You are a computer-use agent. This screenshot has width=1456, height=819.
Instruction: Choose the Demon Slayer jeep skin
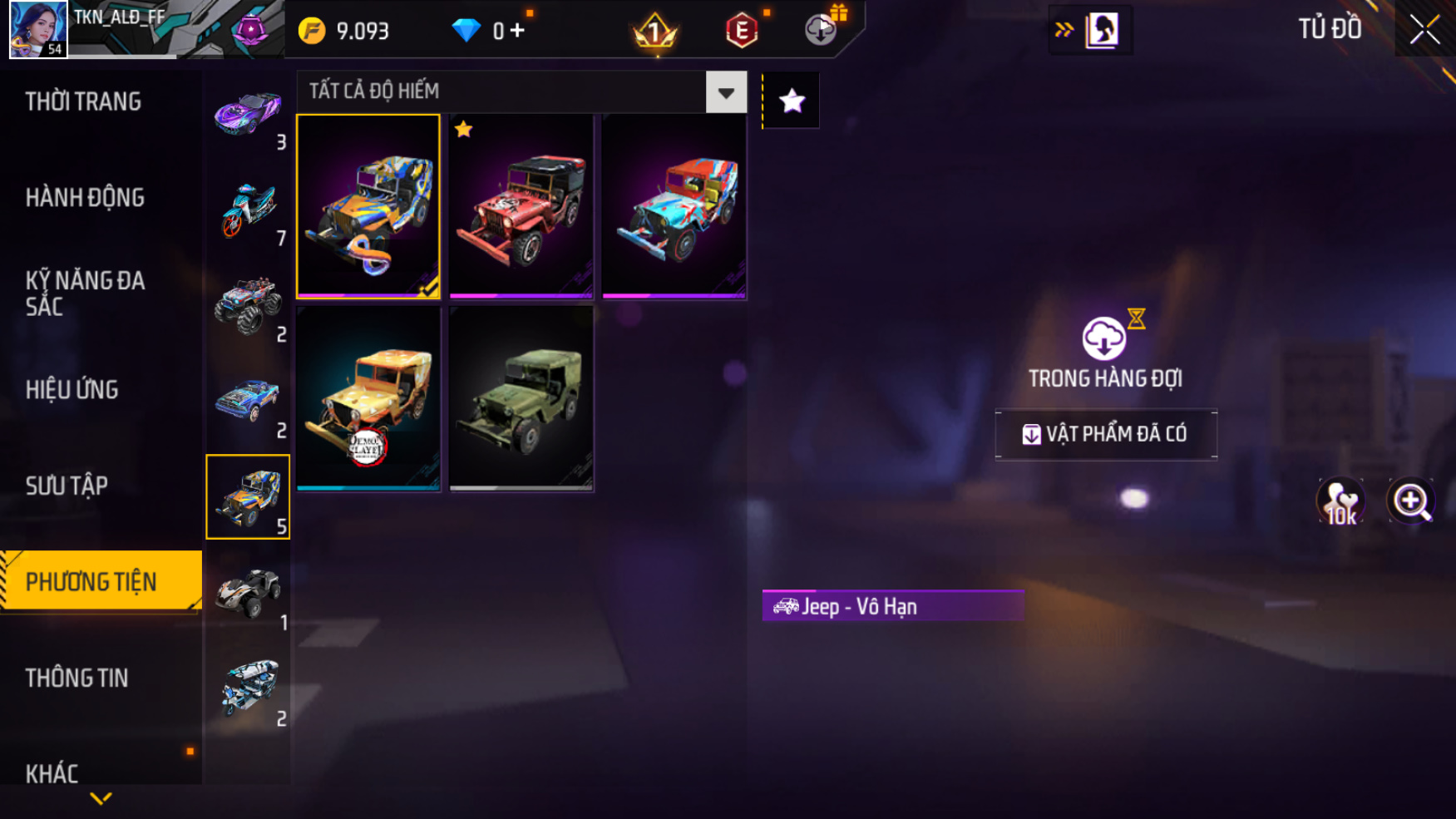click(x=368, y=398)
